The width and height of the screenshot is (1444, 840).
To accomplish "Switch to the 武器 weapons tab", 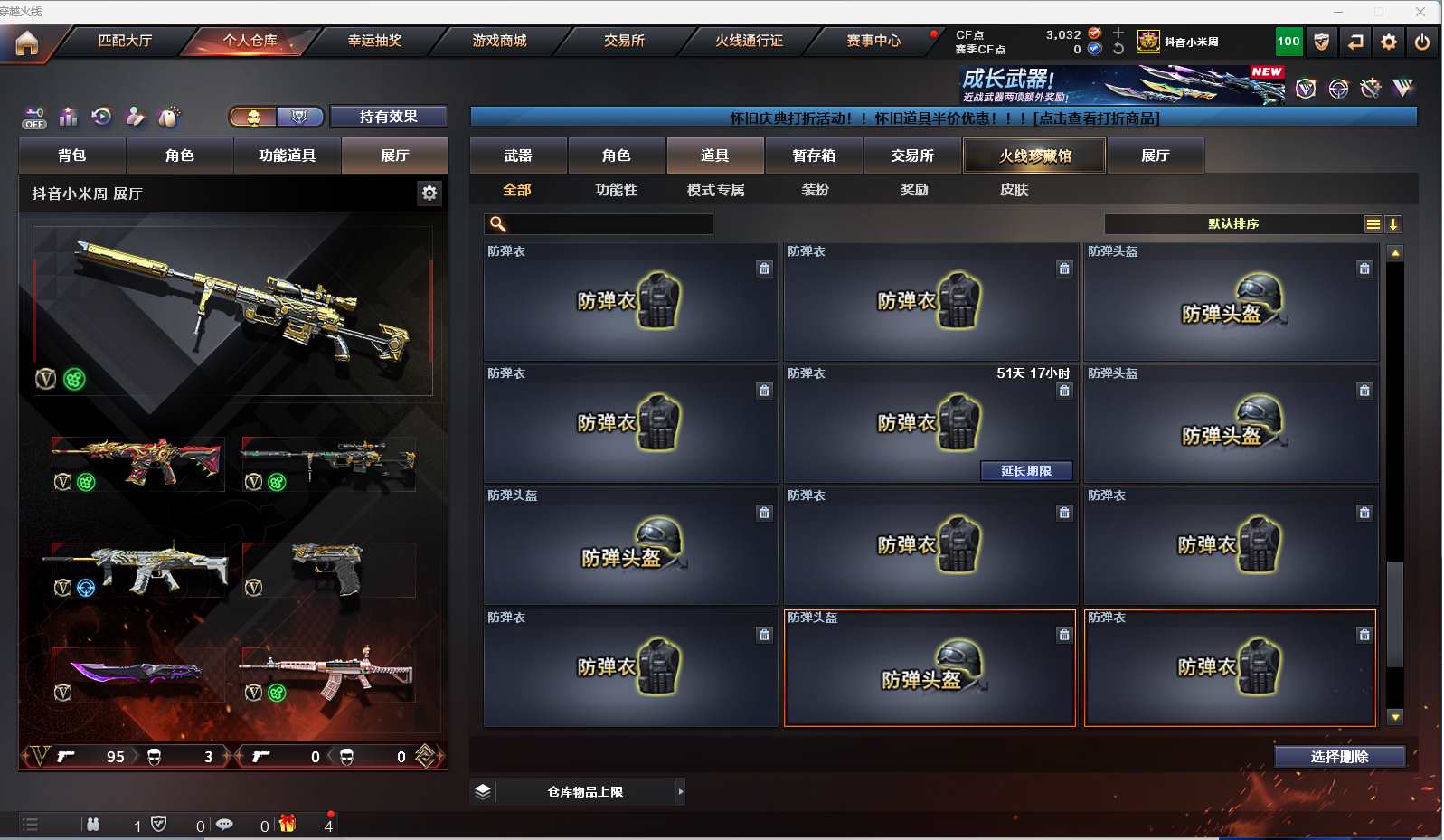I will (518, 156).
